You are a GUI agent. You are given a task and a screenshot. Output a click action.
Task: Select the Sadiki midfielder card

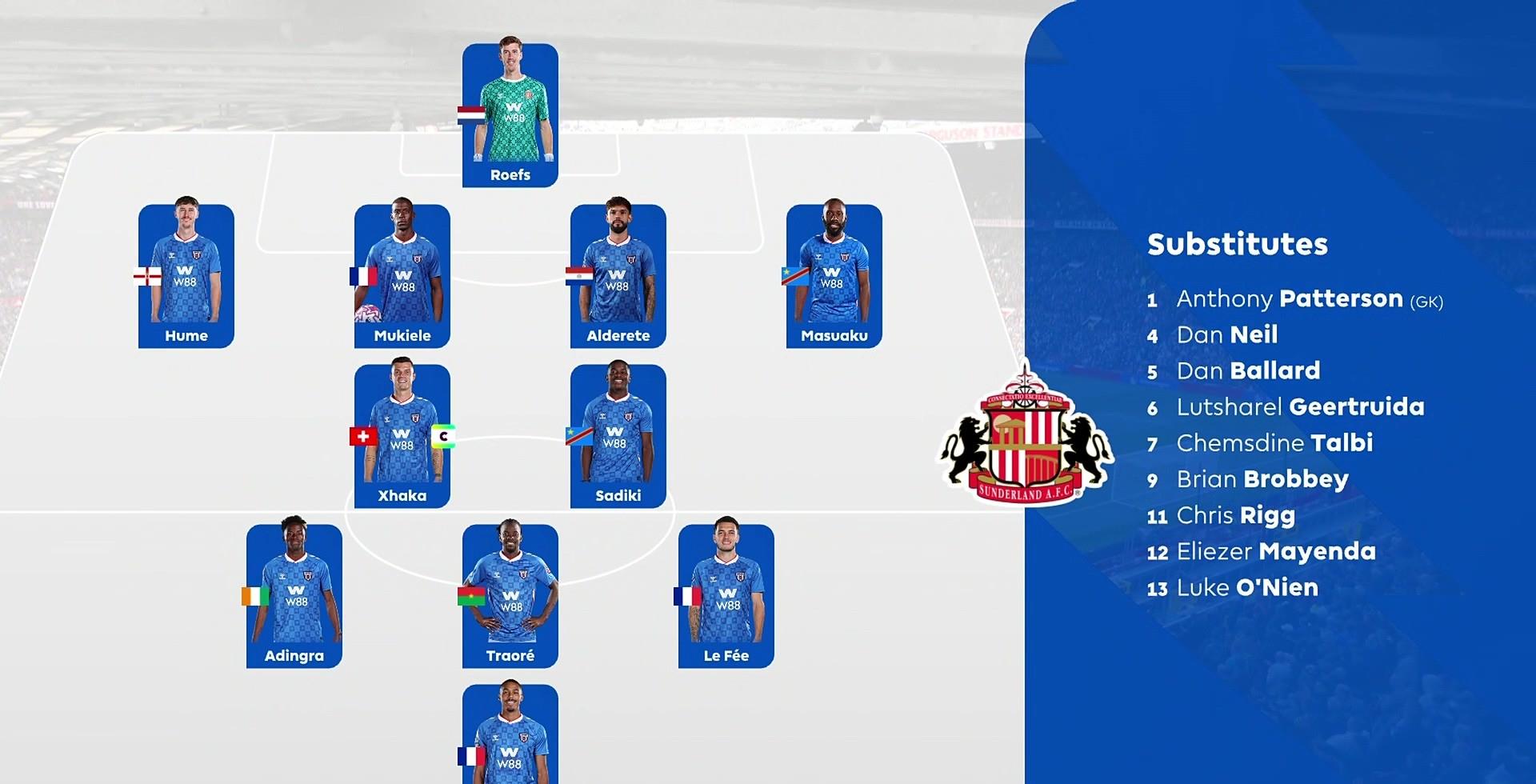[x=618, y=436]
